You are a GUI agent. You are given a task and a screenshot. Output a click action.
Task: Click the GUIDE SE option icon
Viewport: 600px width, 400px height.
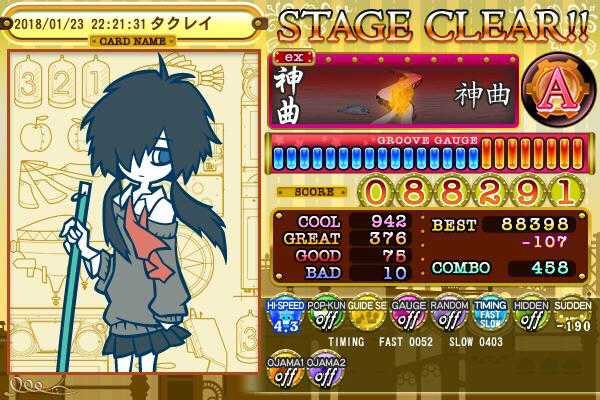coord(364,318)
